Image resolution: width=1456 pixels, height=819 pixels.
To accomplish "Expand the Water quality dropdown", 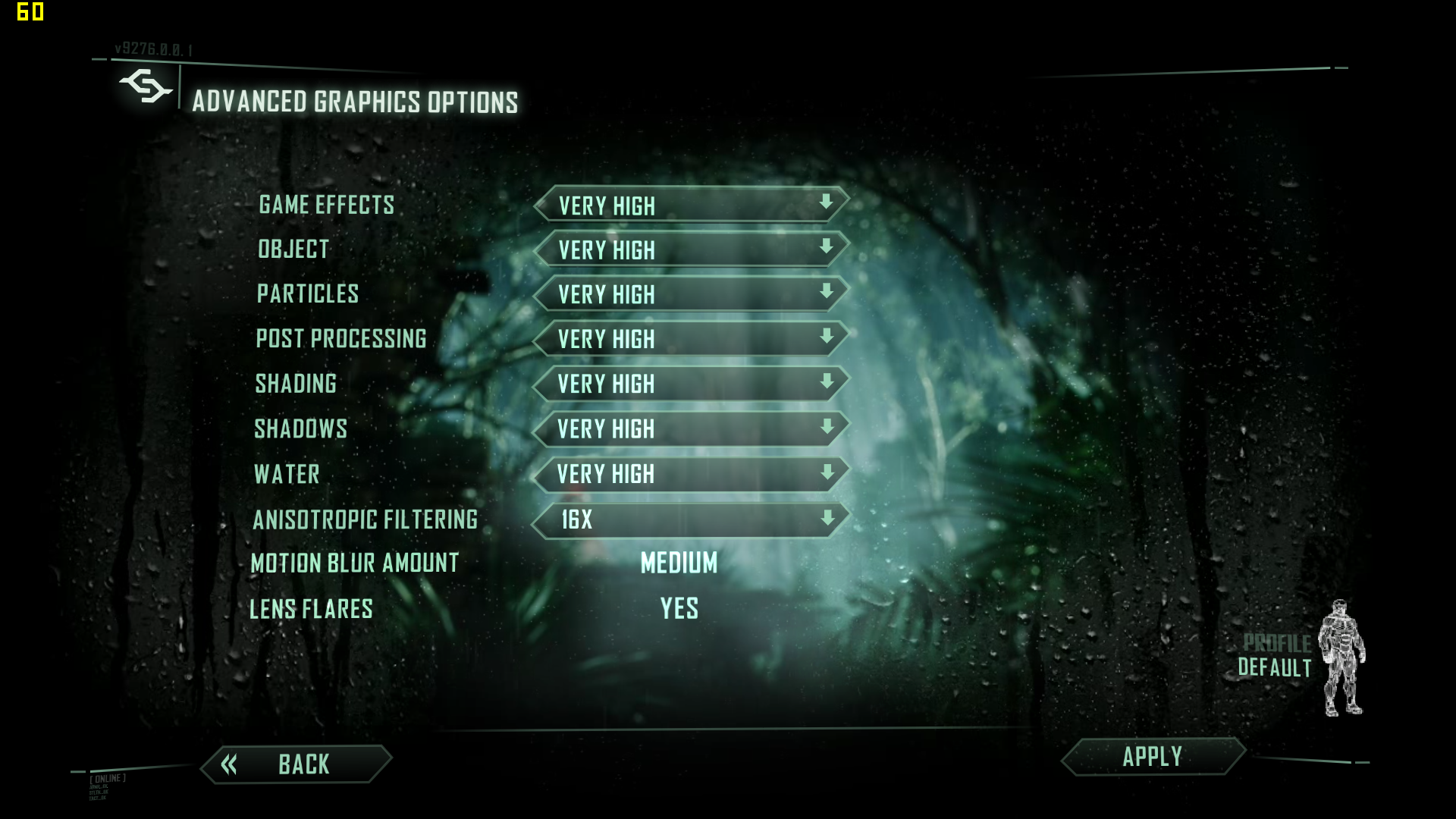I will (691, 474).
